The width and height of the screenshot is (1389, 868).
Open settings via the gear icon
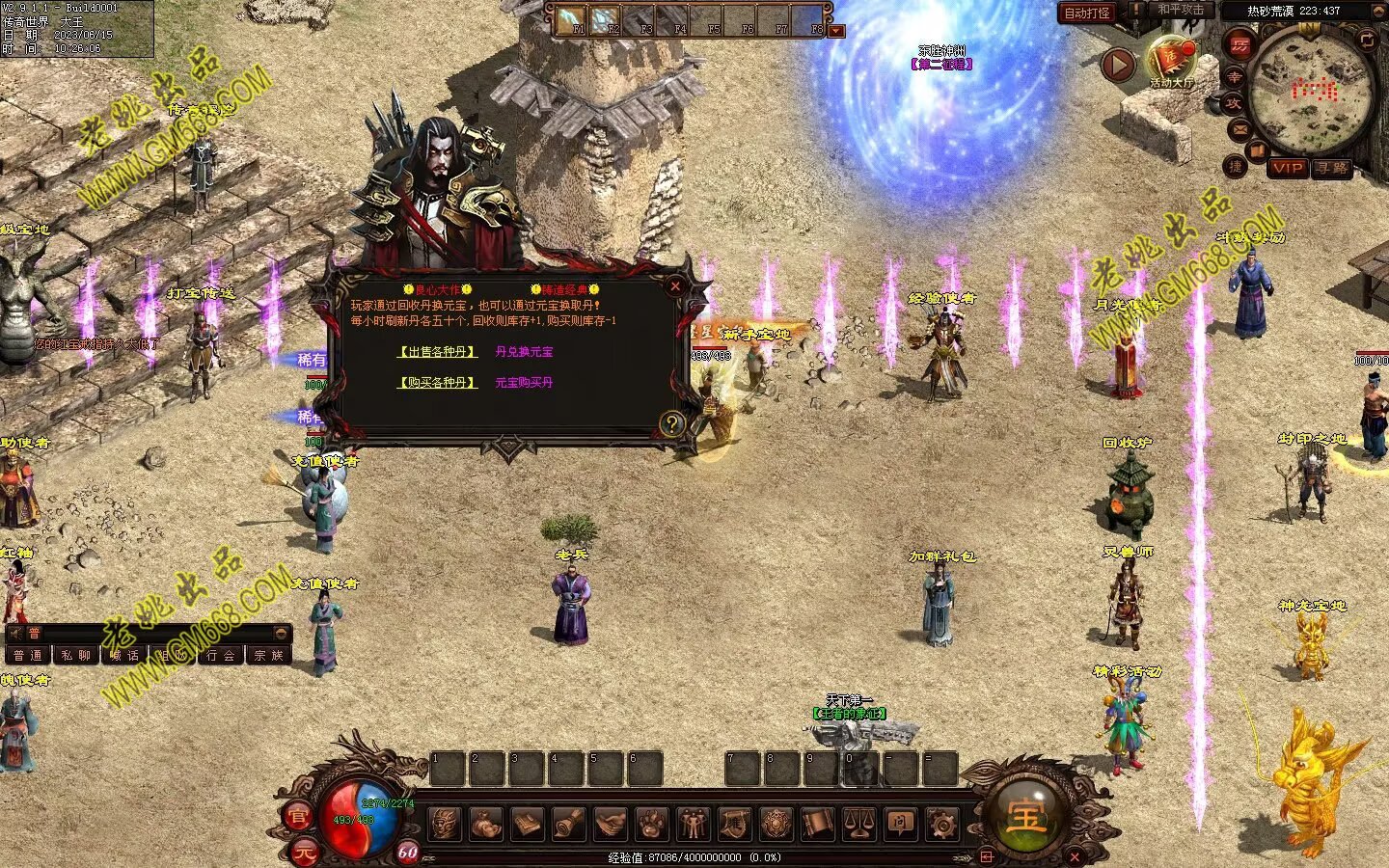[941, 824]
